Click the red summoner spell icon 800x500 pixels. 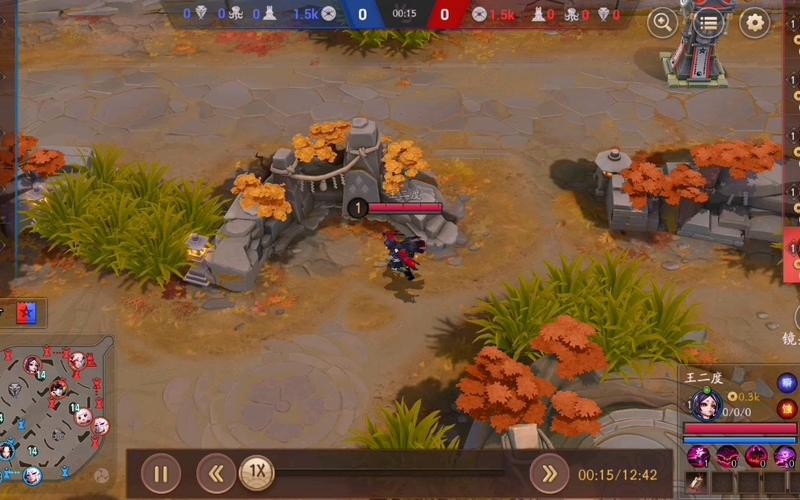[787, 407]
